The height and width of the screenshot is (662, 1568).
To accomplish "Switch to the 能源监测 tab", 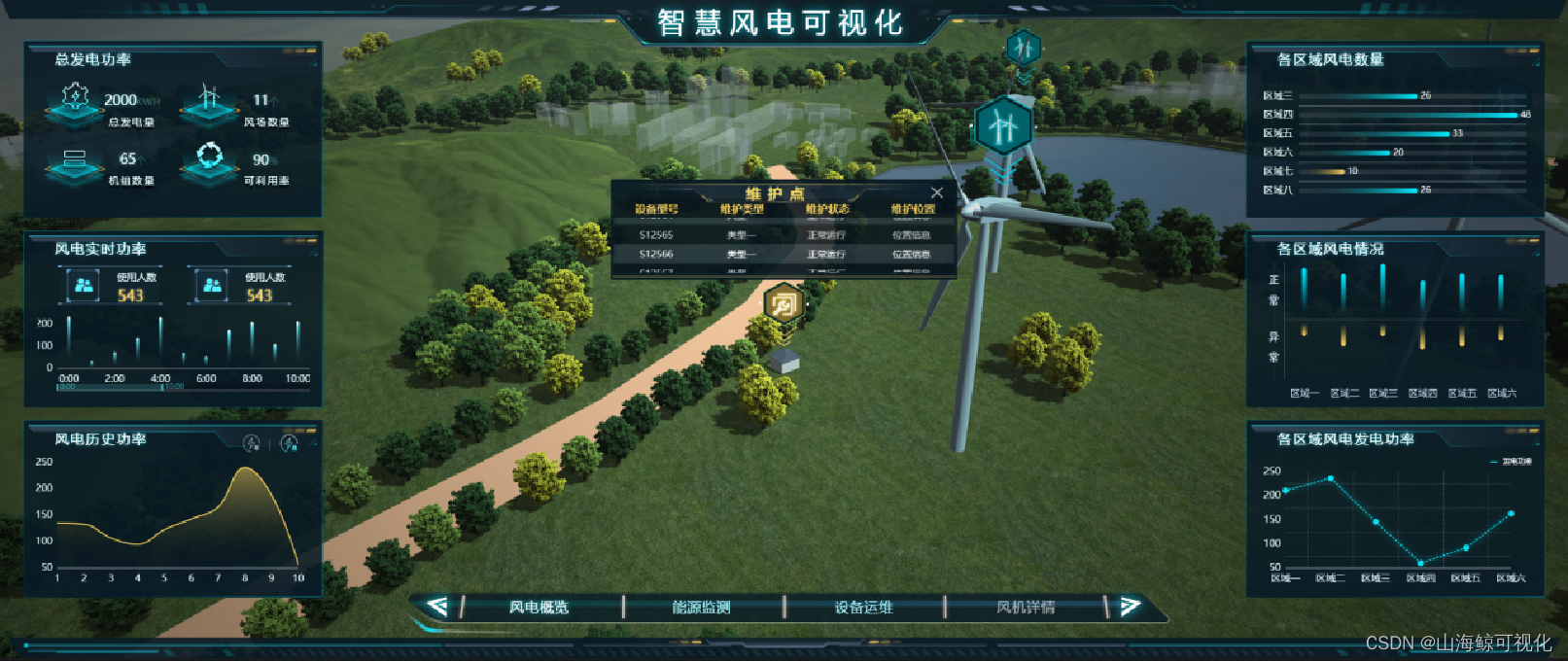I will pos(701,608).
